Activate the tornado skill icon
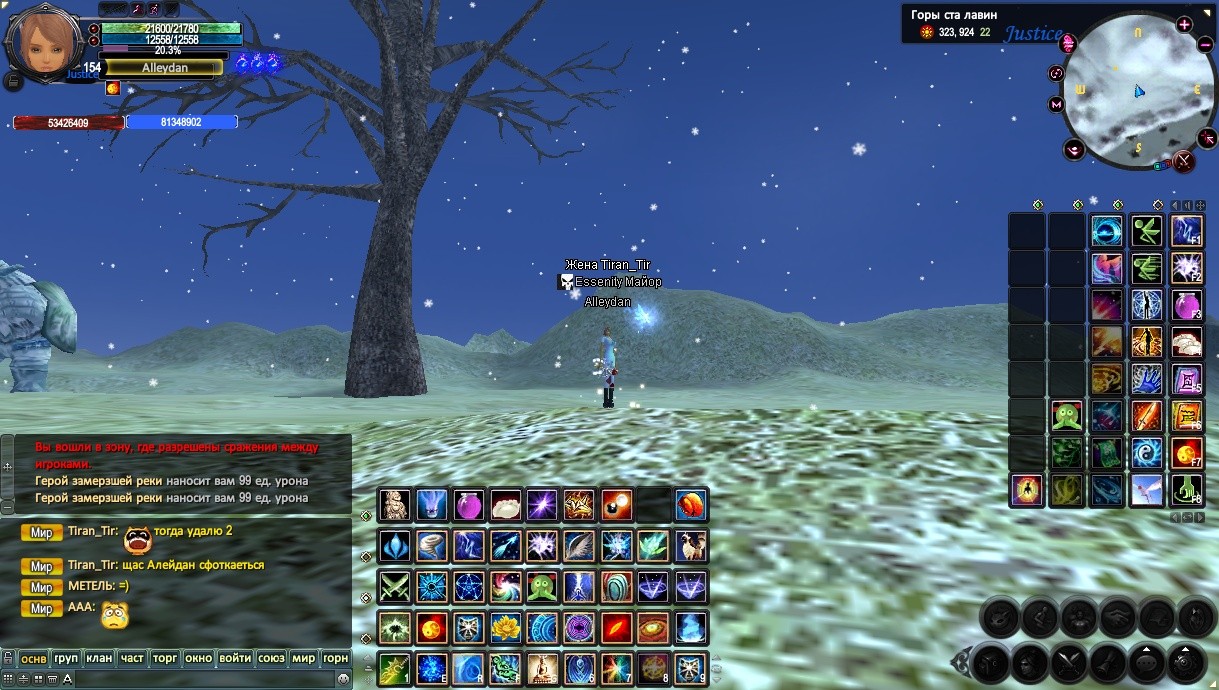This screenshot has height=690, width=1219. click(x=432, y=546)
